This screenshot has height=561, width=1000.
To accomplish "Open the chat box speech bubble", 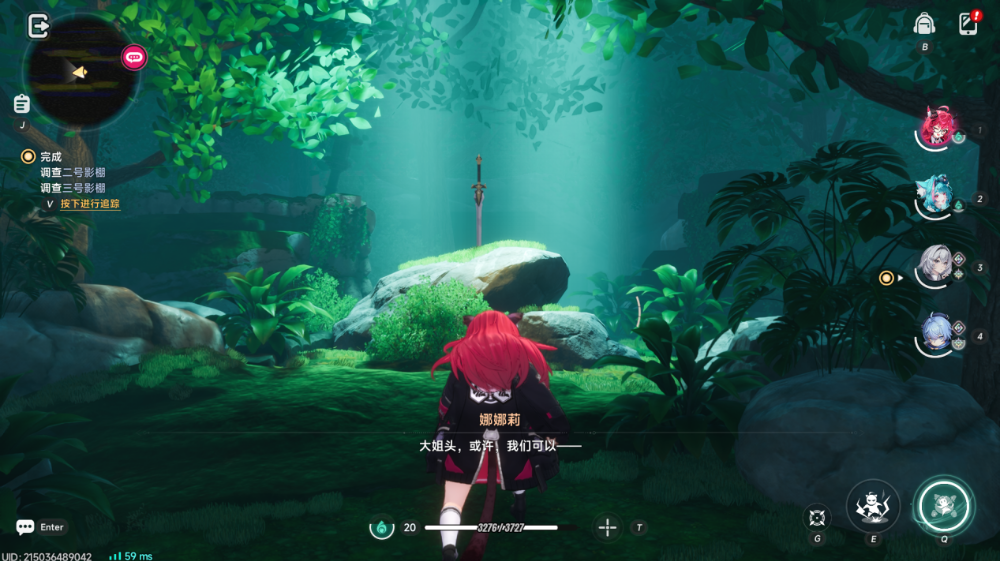I will 25,527.
